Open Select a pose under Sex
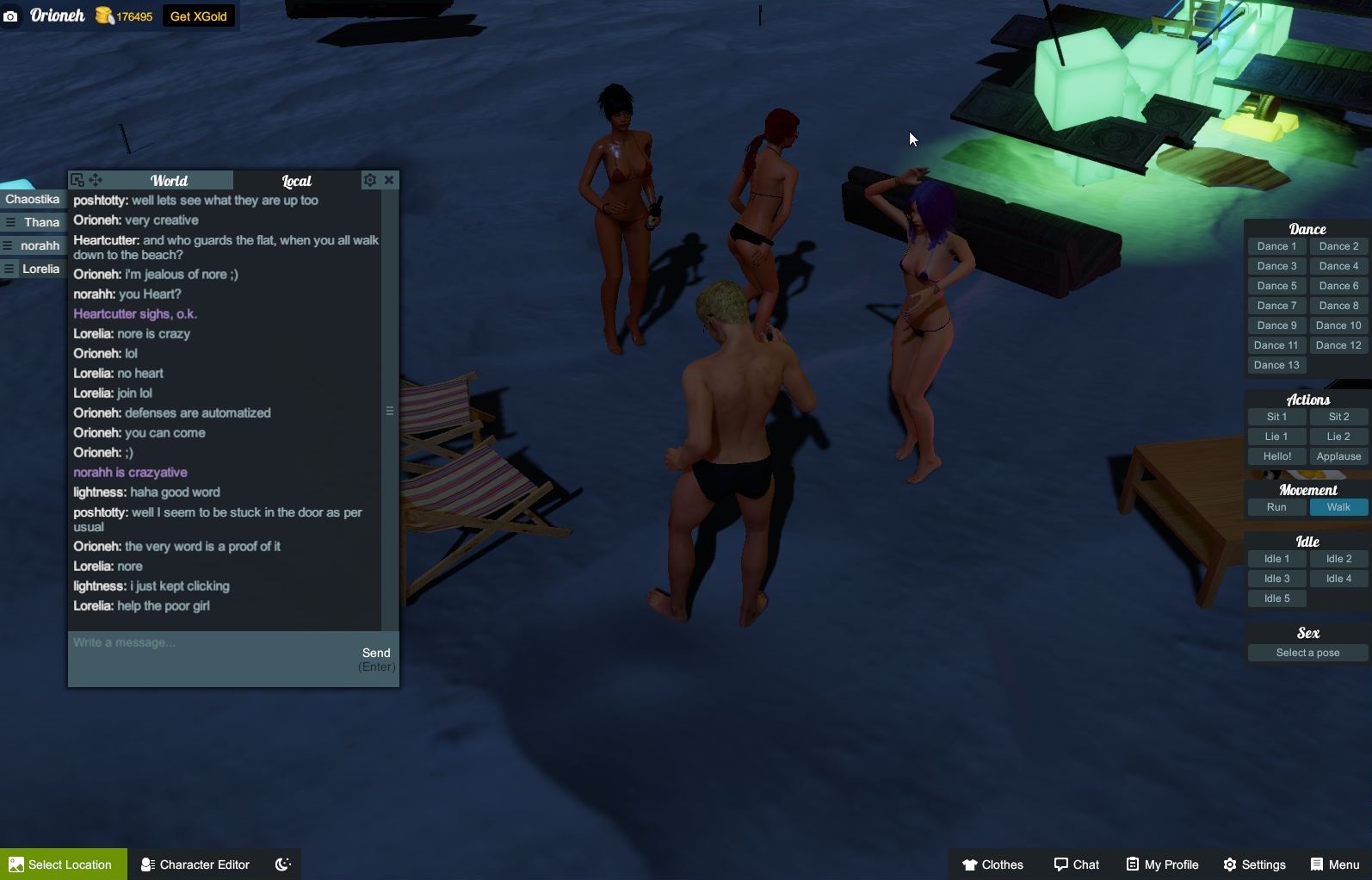 point(1307,652)
